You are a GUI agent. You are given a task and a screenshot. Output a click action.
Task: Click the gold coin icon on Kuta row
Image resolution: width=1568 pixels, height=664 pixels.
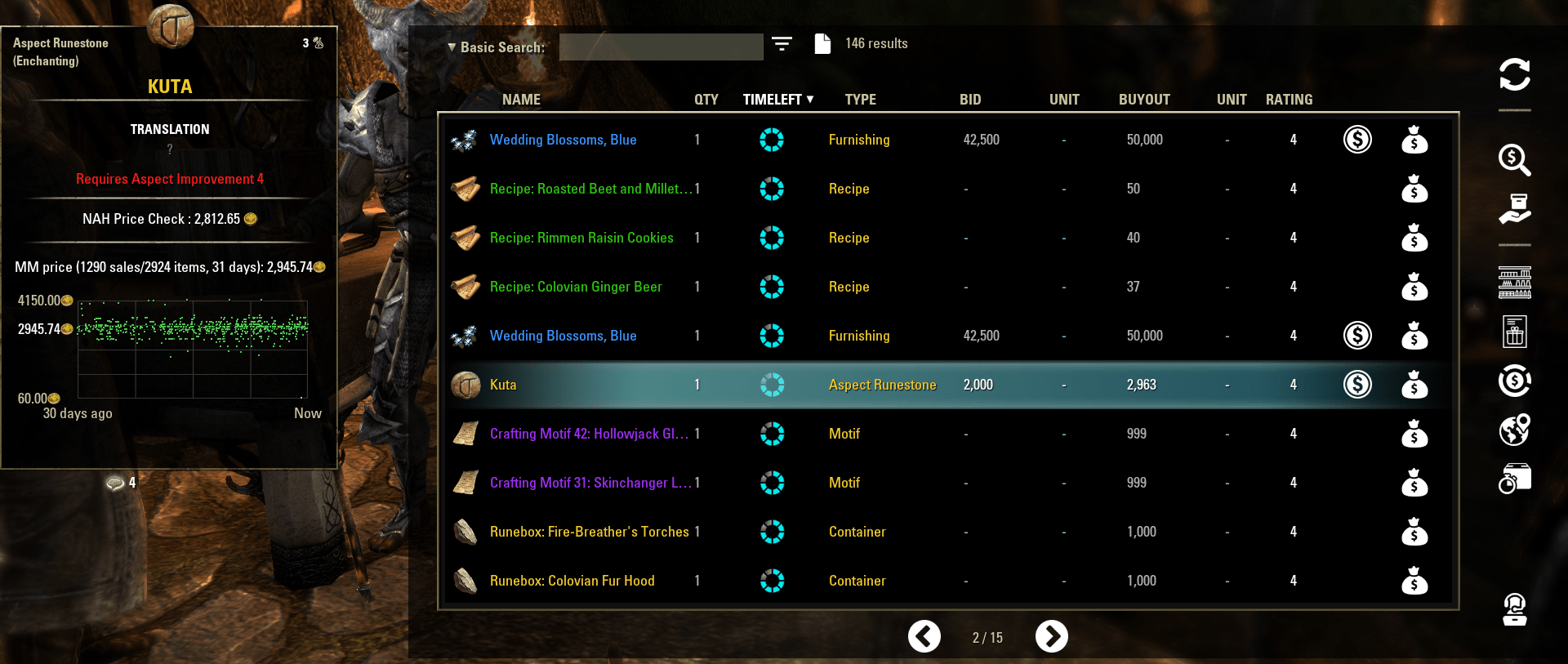[1357, 384]
